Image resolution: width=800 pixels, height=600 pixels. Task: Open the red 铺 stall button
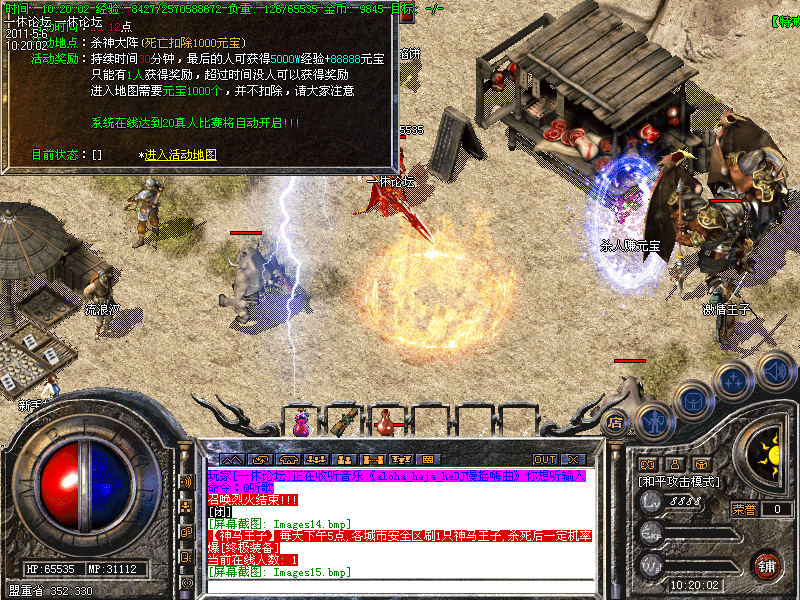point(766,564)
